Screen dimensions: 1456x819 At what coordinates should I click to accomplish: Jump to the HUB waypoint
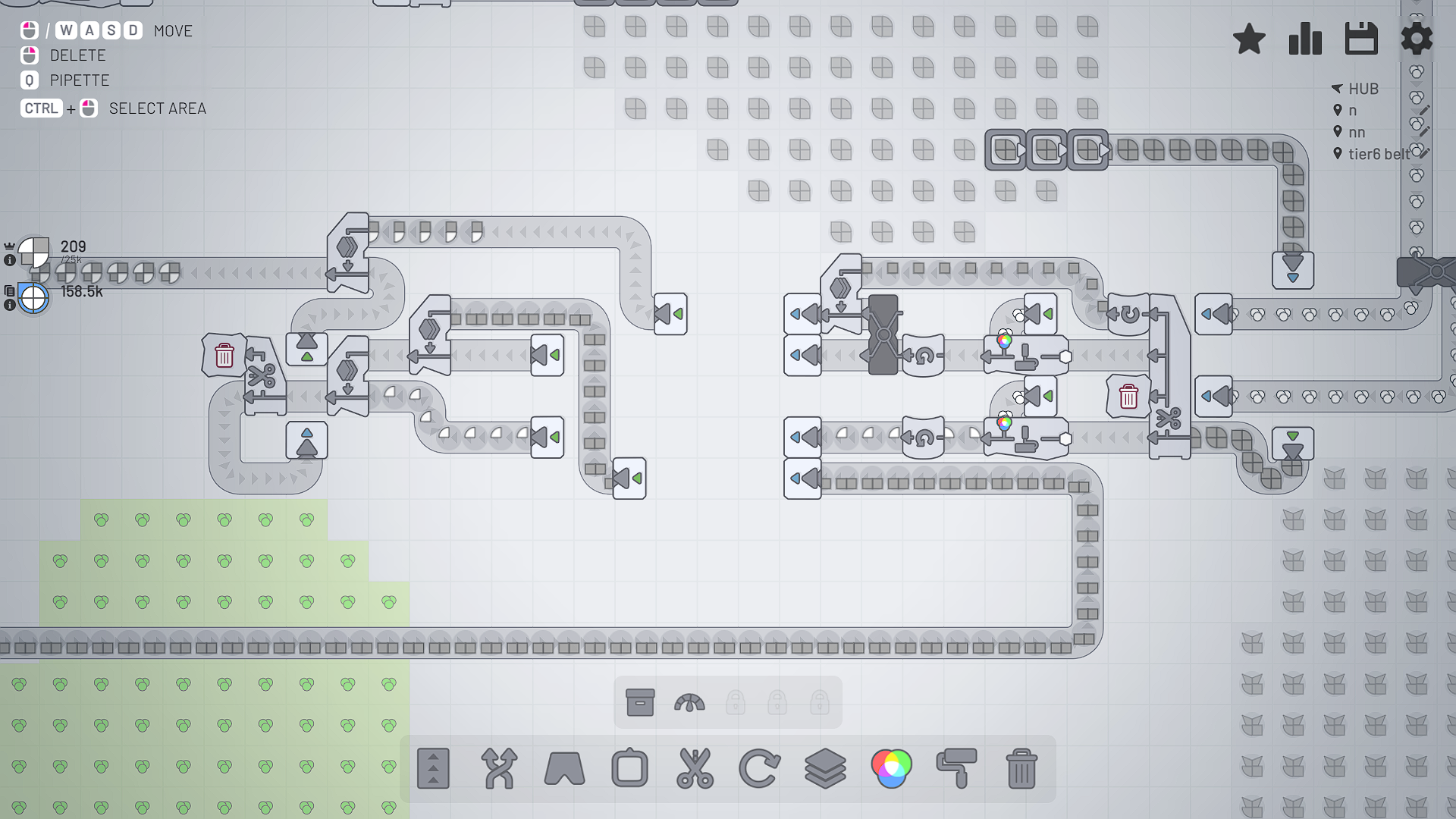point(1363,89)
